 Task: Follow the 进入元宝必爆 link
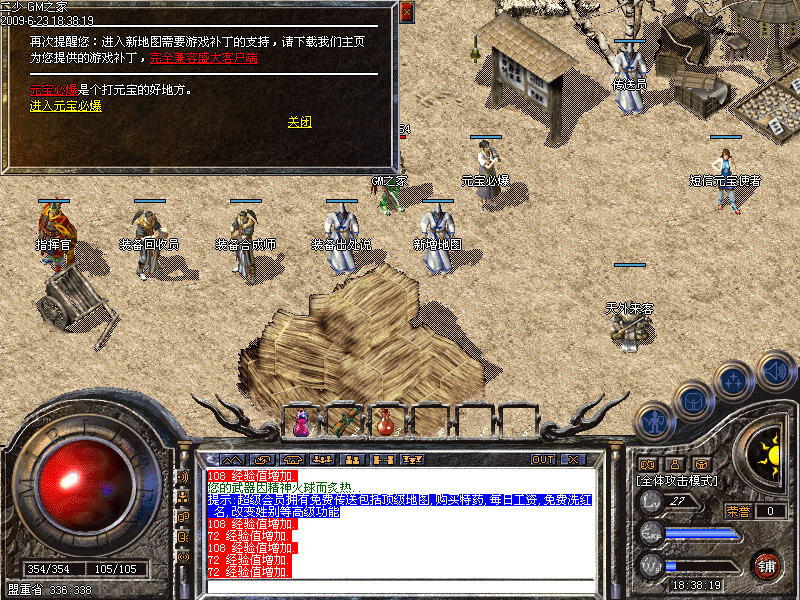point(65,105)
